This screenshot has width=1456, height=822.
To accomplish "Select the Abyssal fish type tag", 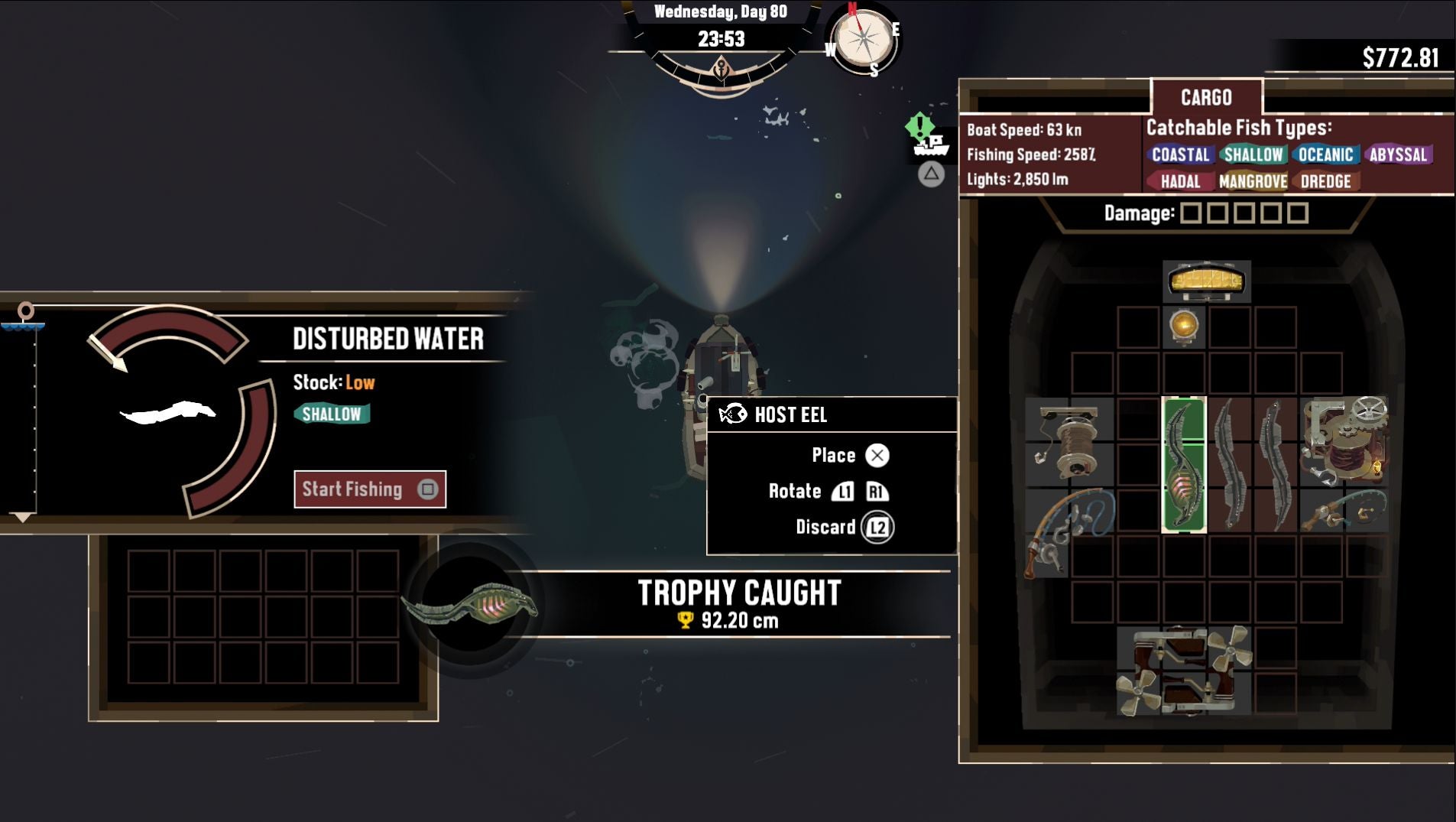I will (x=1398, y=155).
